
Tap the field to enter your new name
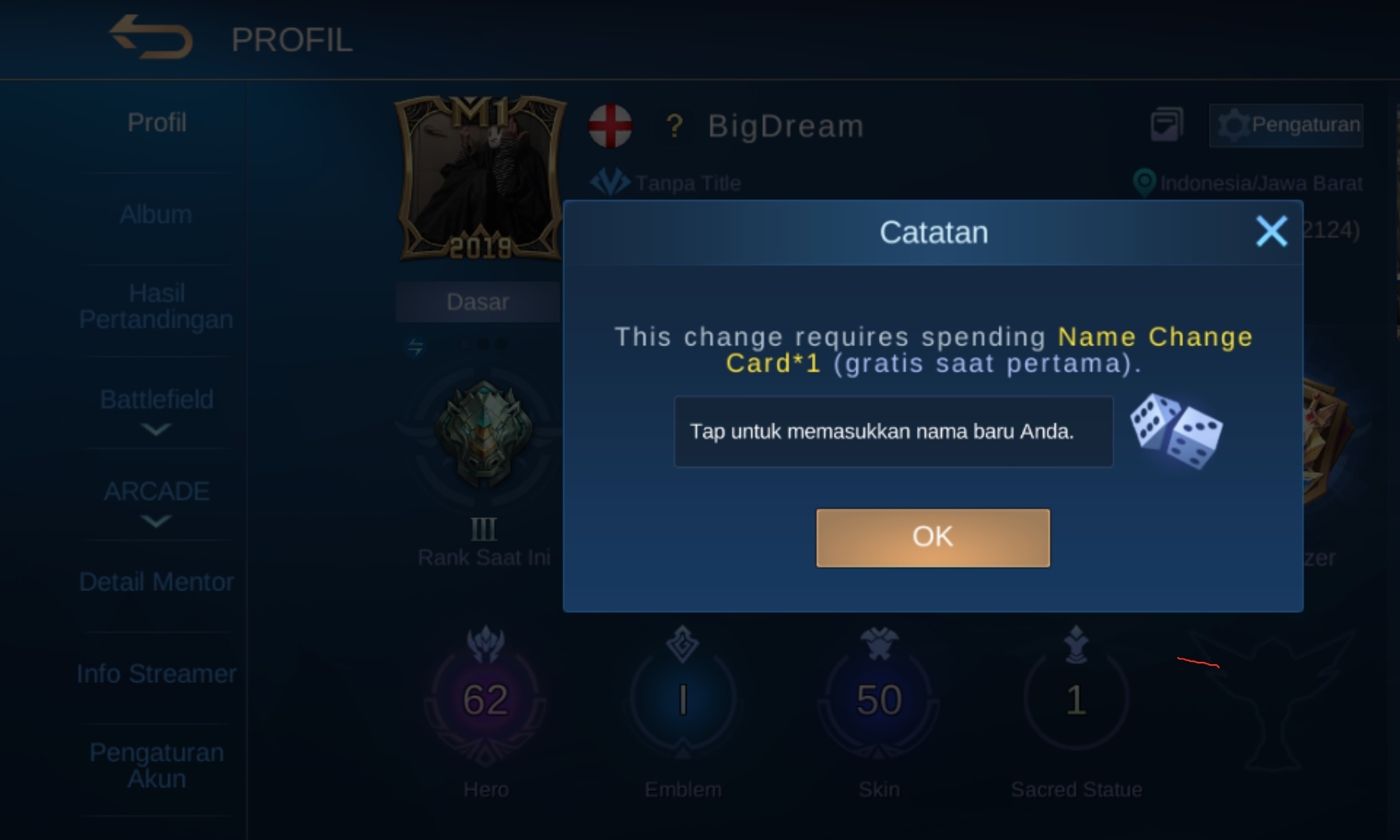[x=892, y=432]
